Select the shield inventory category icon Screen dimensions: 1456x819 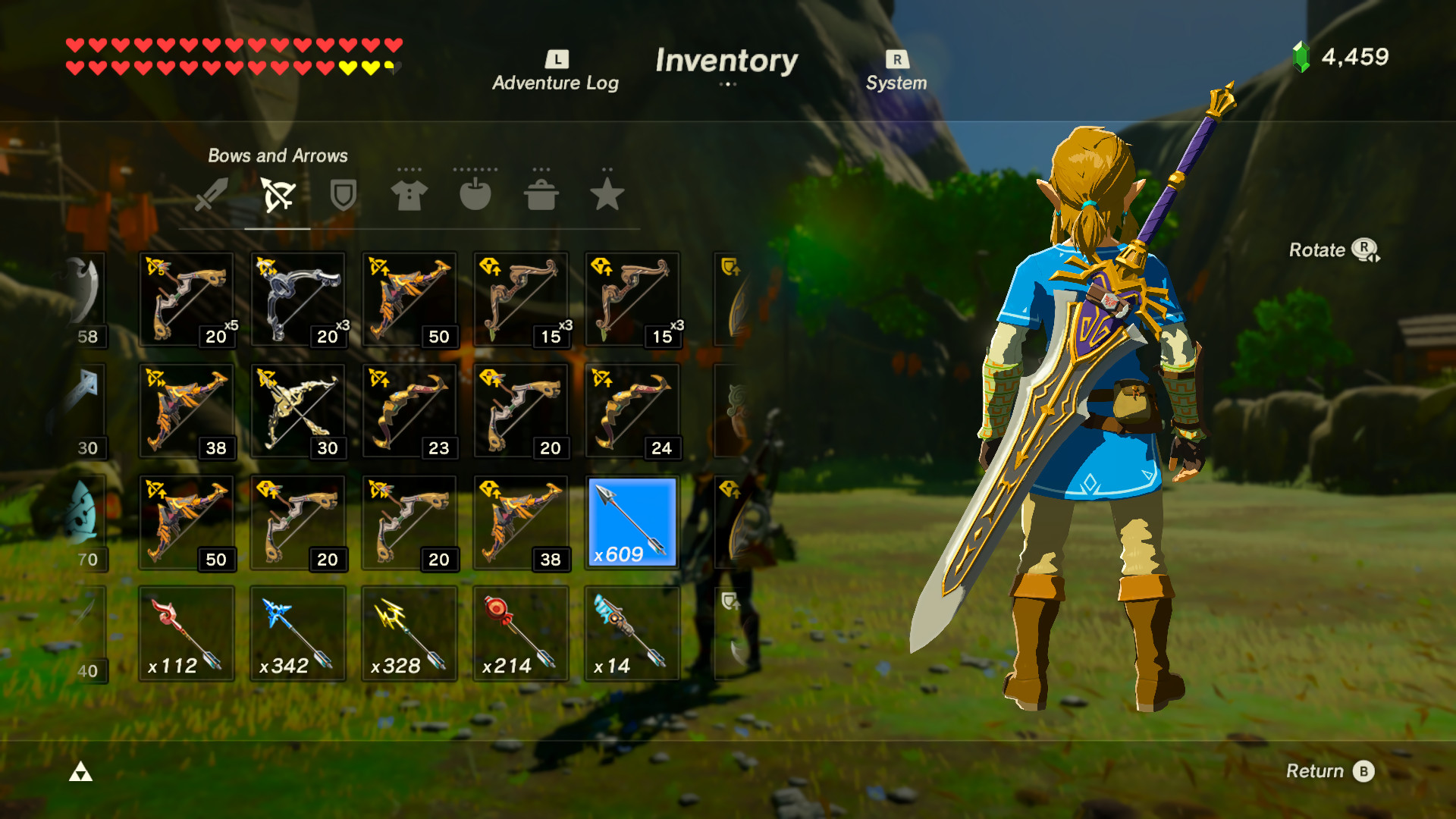click(342, 196)
